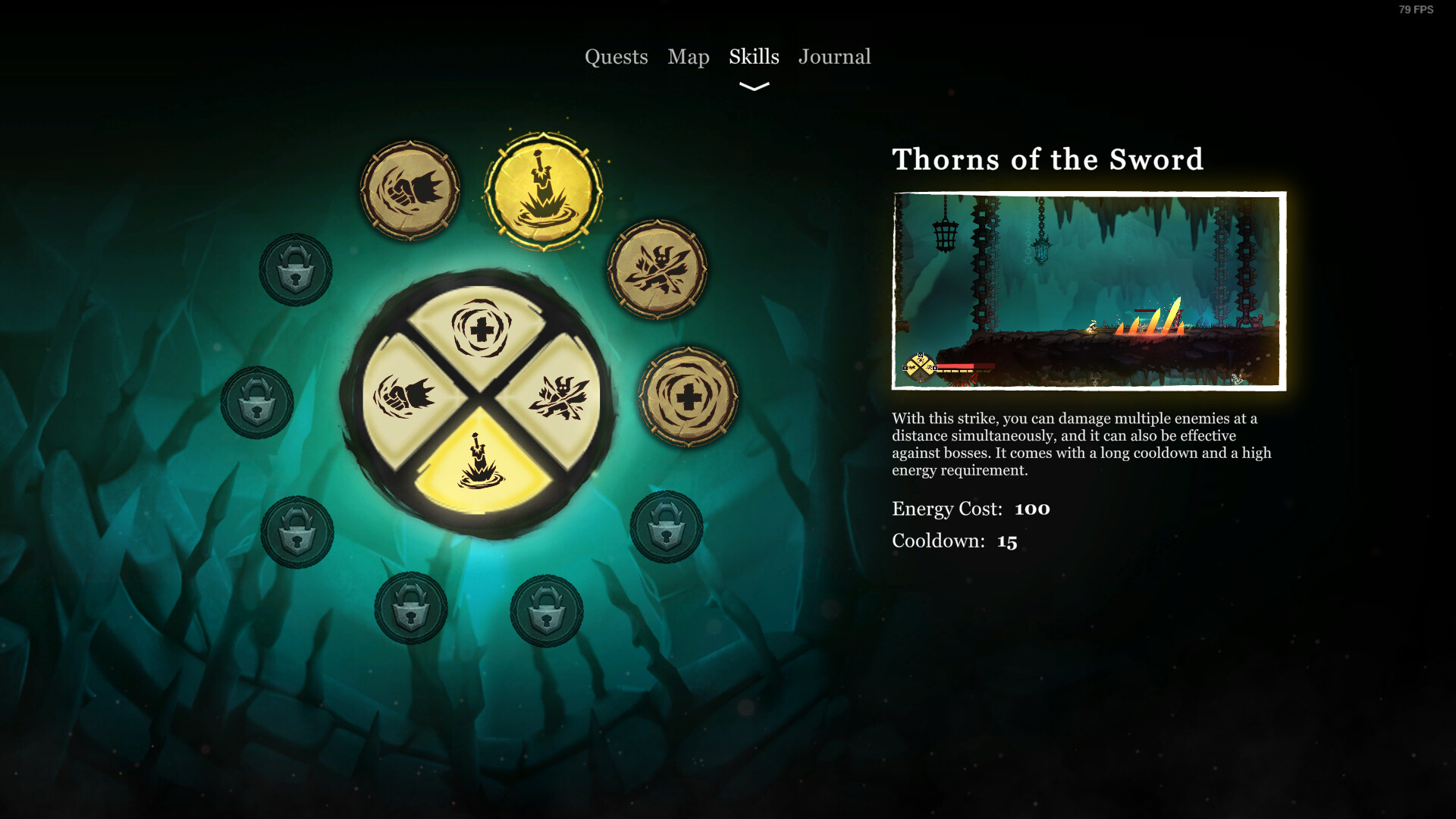Switch to the Journal tab
The image size is (1456, 819).
[834, 56]
